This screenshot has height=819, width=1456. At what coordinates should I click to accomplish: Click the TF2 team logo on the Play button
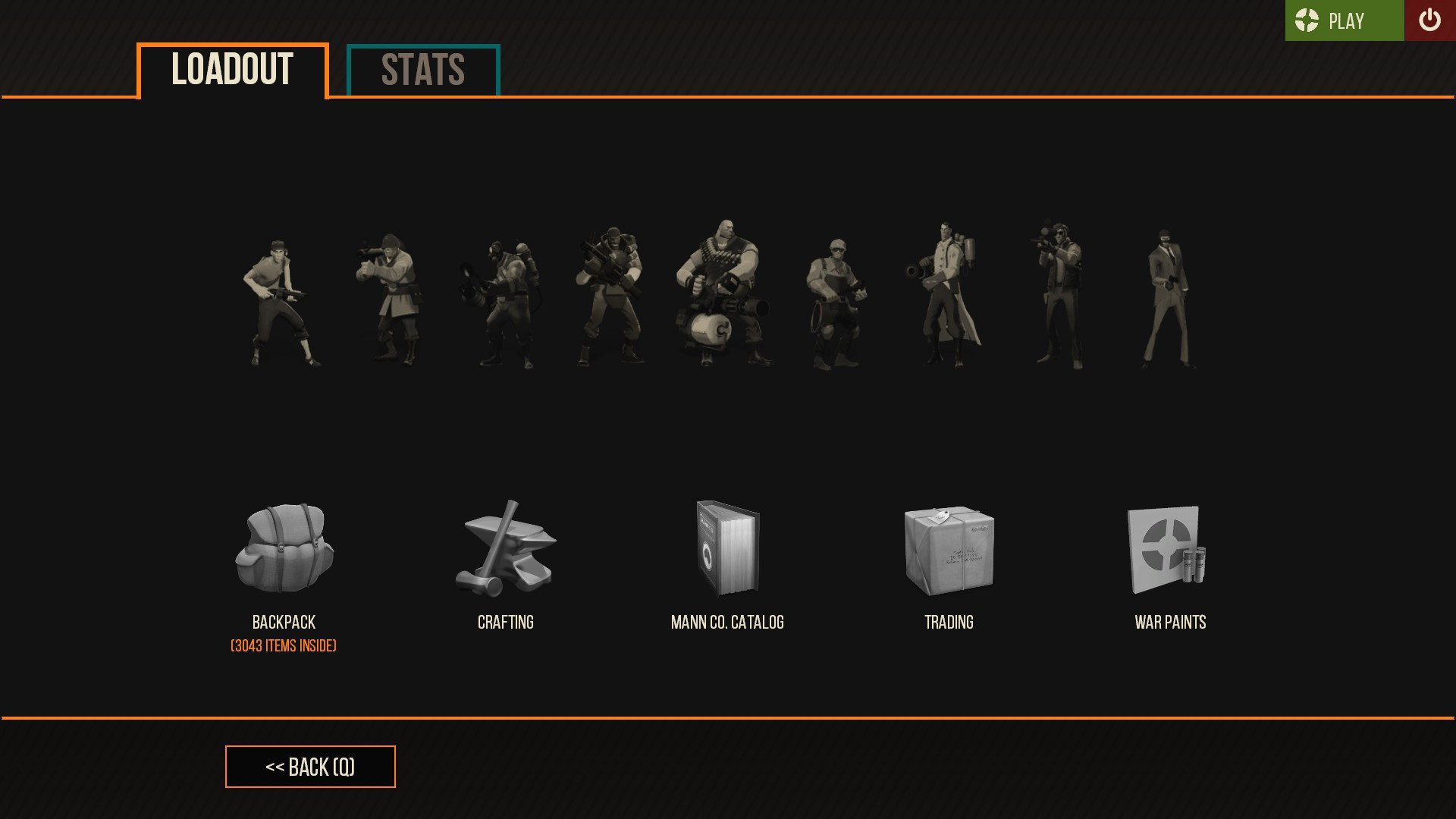click(1306, 20)
